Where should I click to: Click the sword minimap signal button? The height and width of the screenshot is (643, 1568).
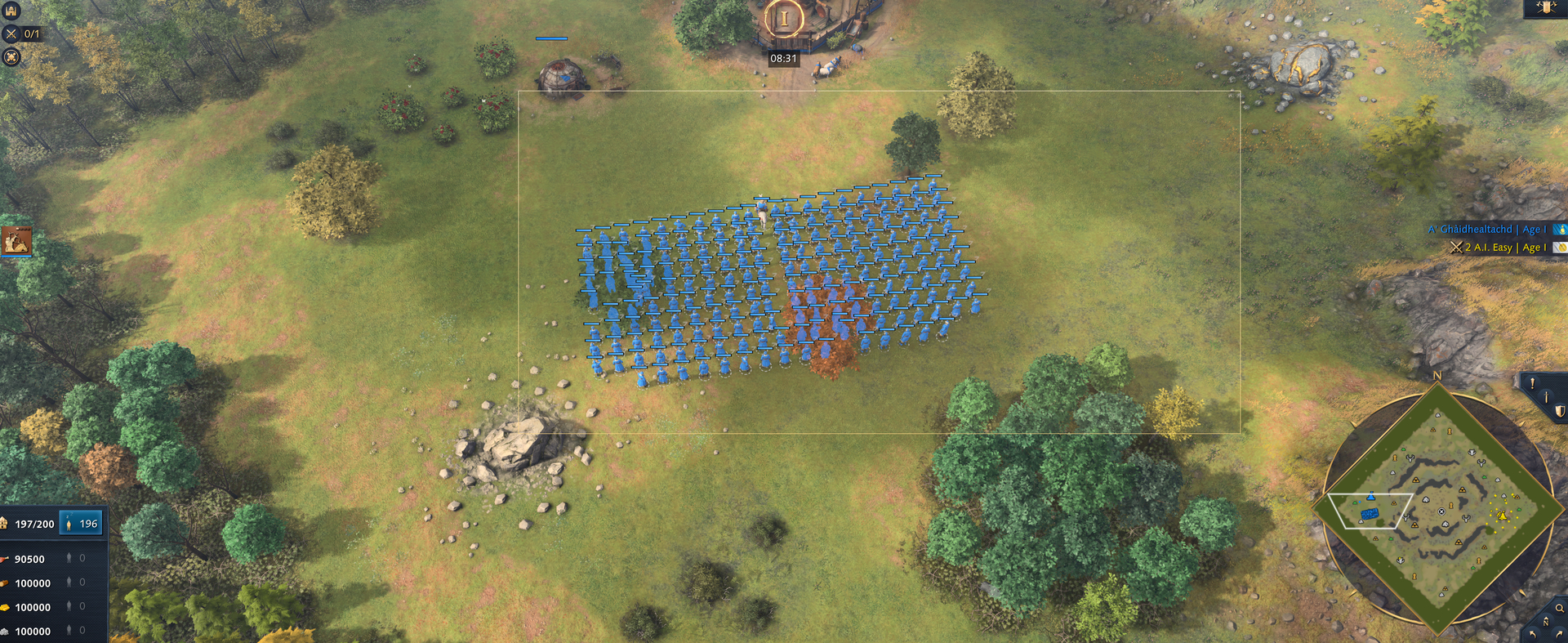coord(1547,397)
